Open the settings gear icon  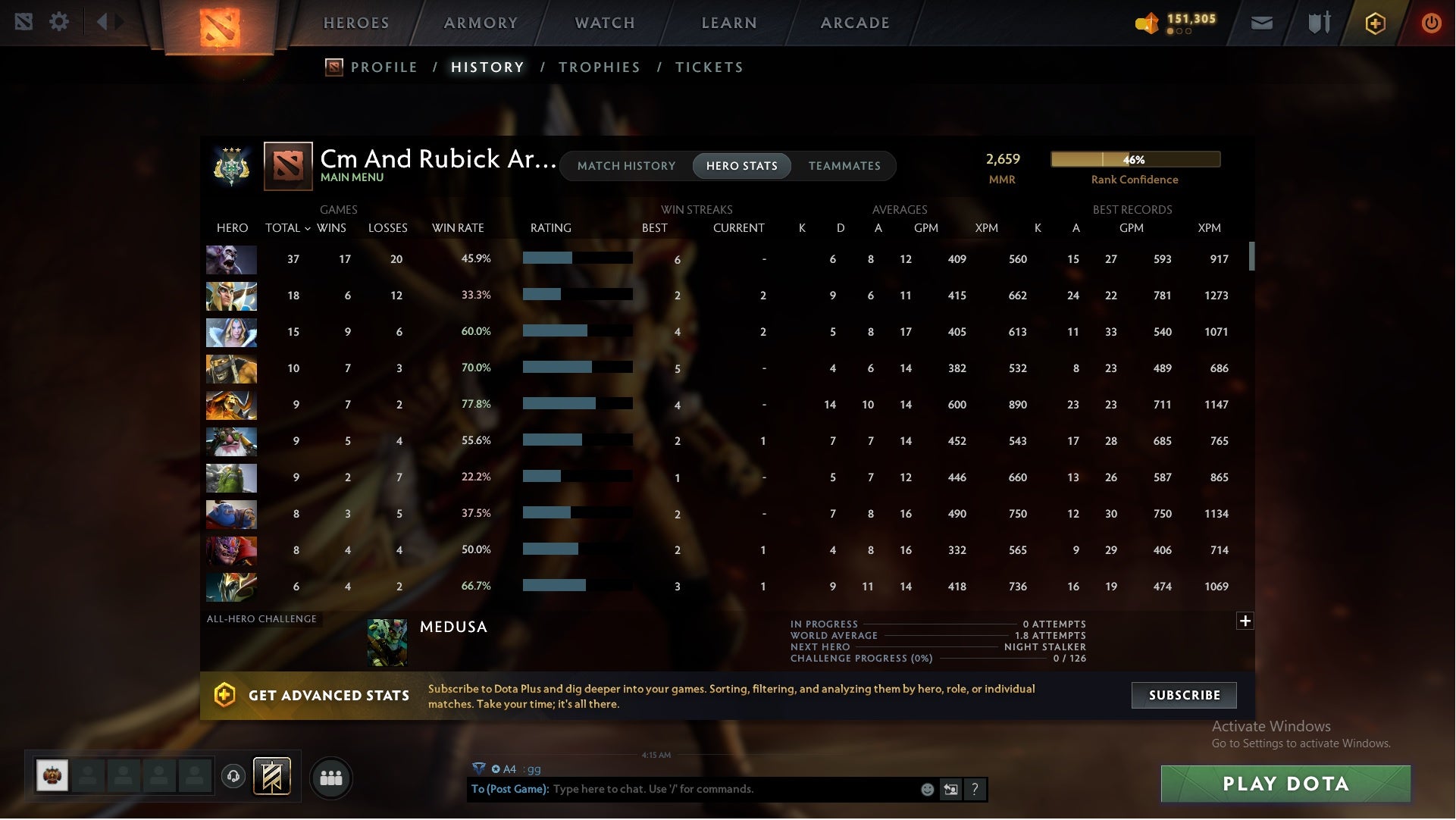pos(60,21)
